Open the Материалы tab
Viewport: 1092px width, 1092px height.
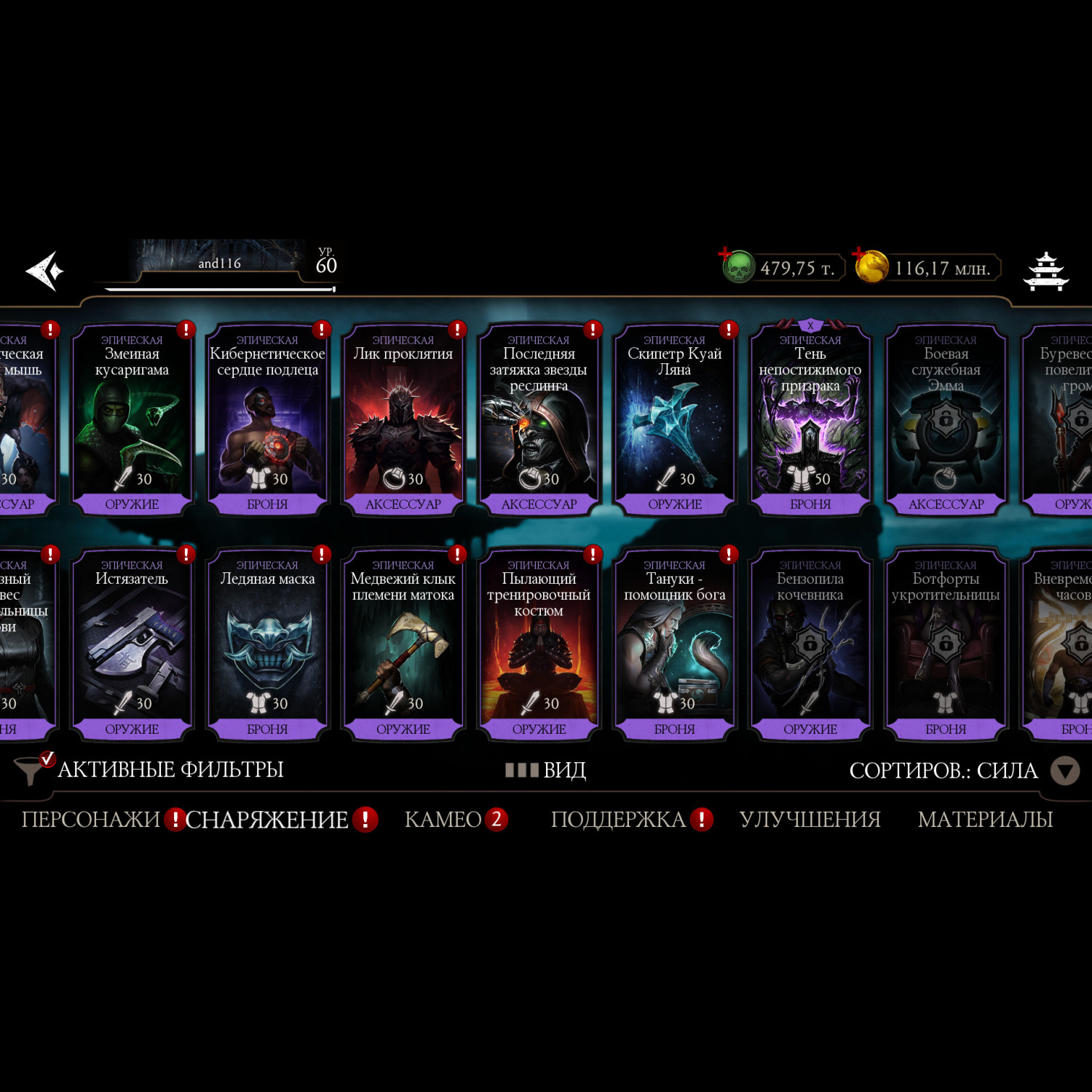click(x=985, y=820)
